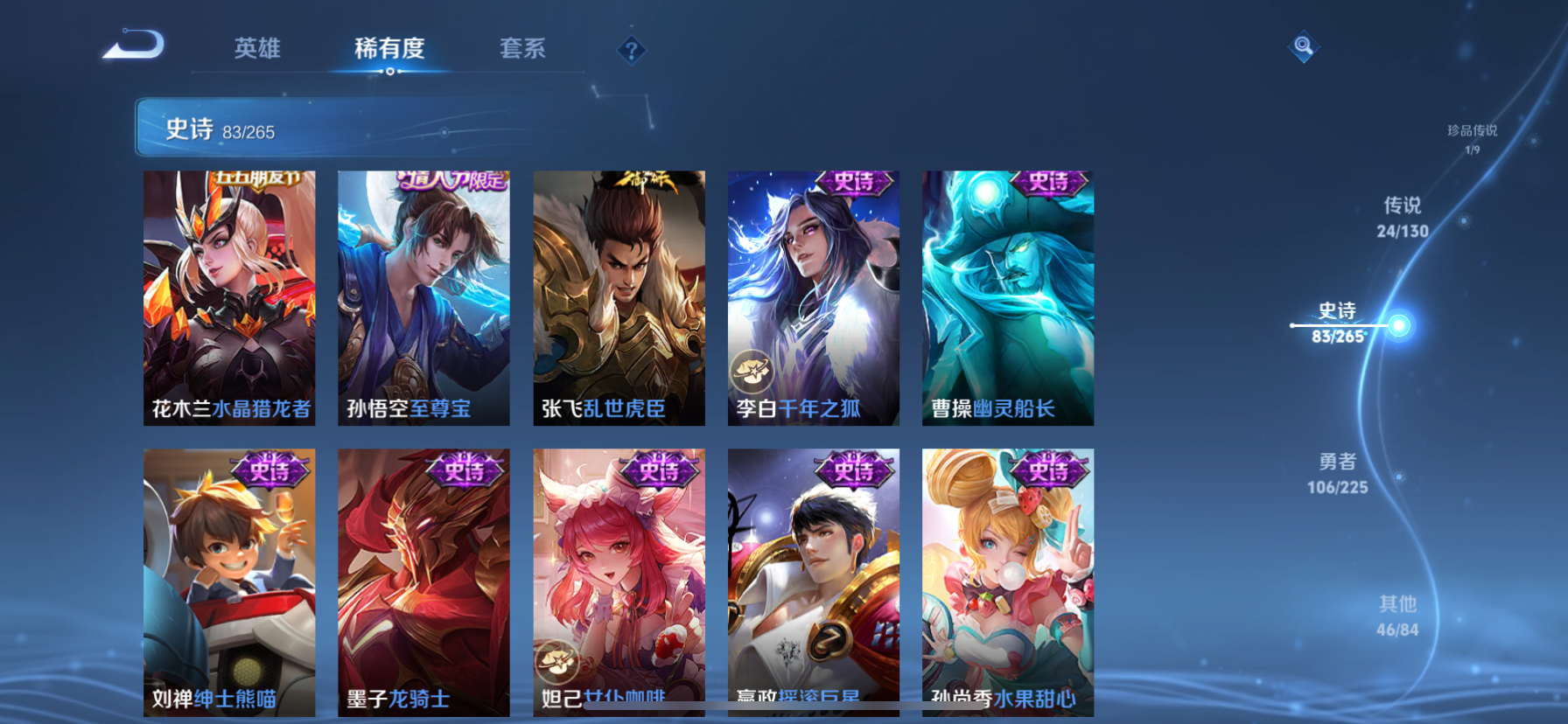Click the epic badge on 孙尚香水果甜心 card

pyautogui.click(x=1049, y=468)
